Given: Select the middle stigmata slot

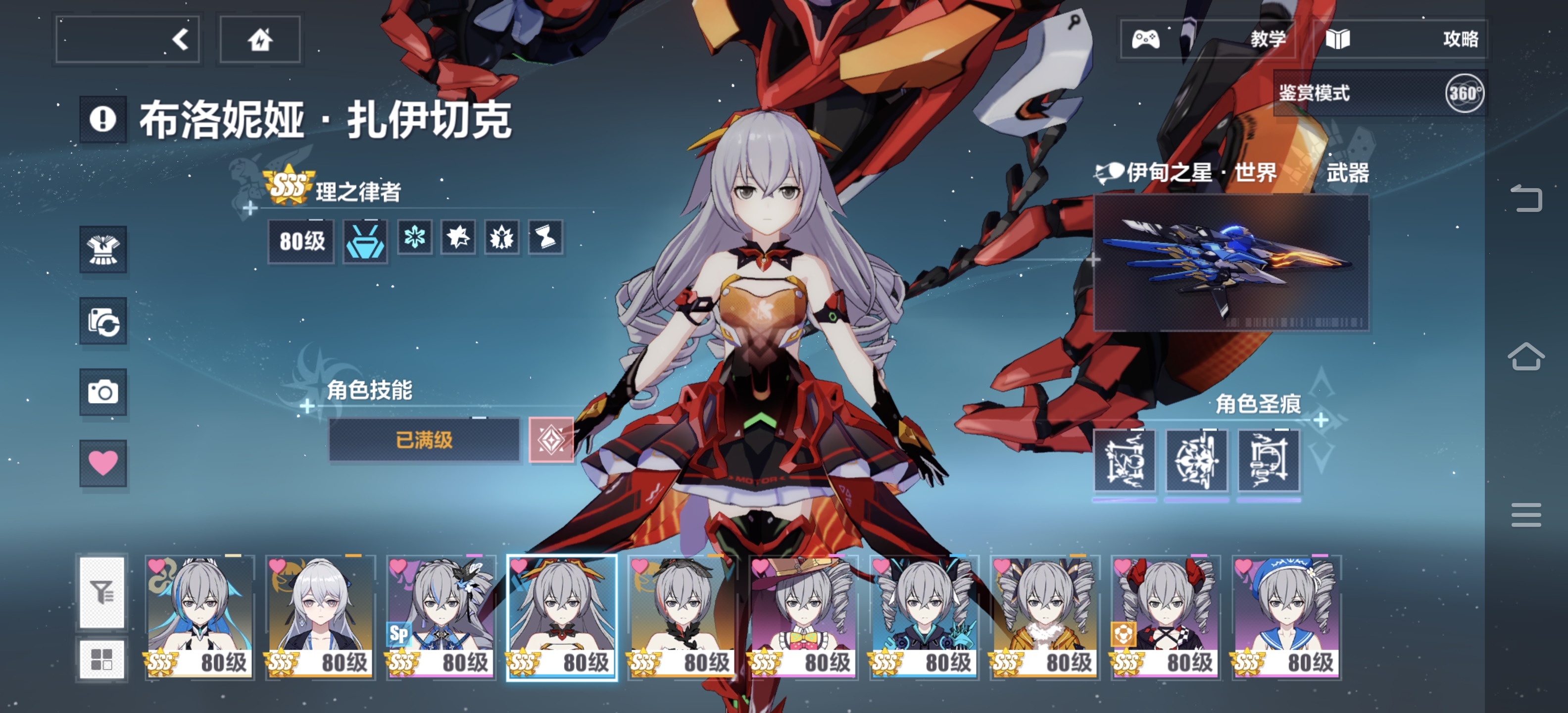Looking at the screenshot, I should (1196, 460).
